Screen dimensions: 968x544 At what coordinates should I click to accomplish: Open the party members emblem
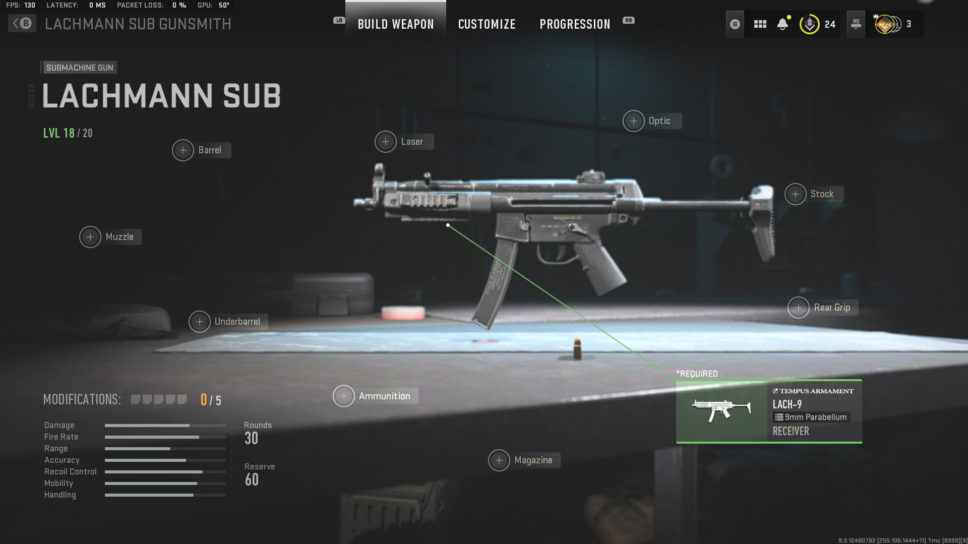[x=884, y=24]
